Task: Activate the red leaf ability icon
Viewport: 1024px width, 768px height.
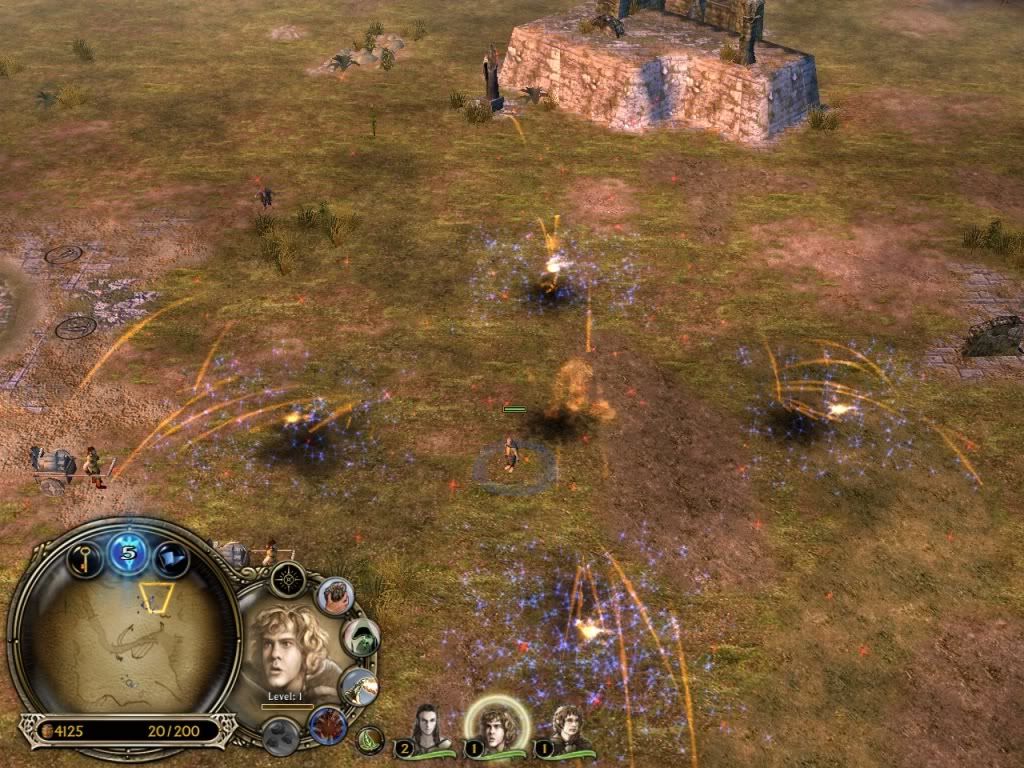Action: (327, 724)
